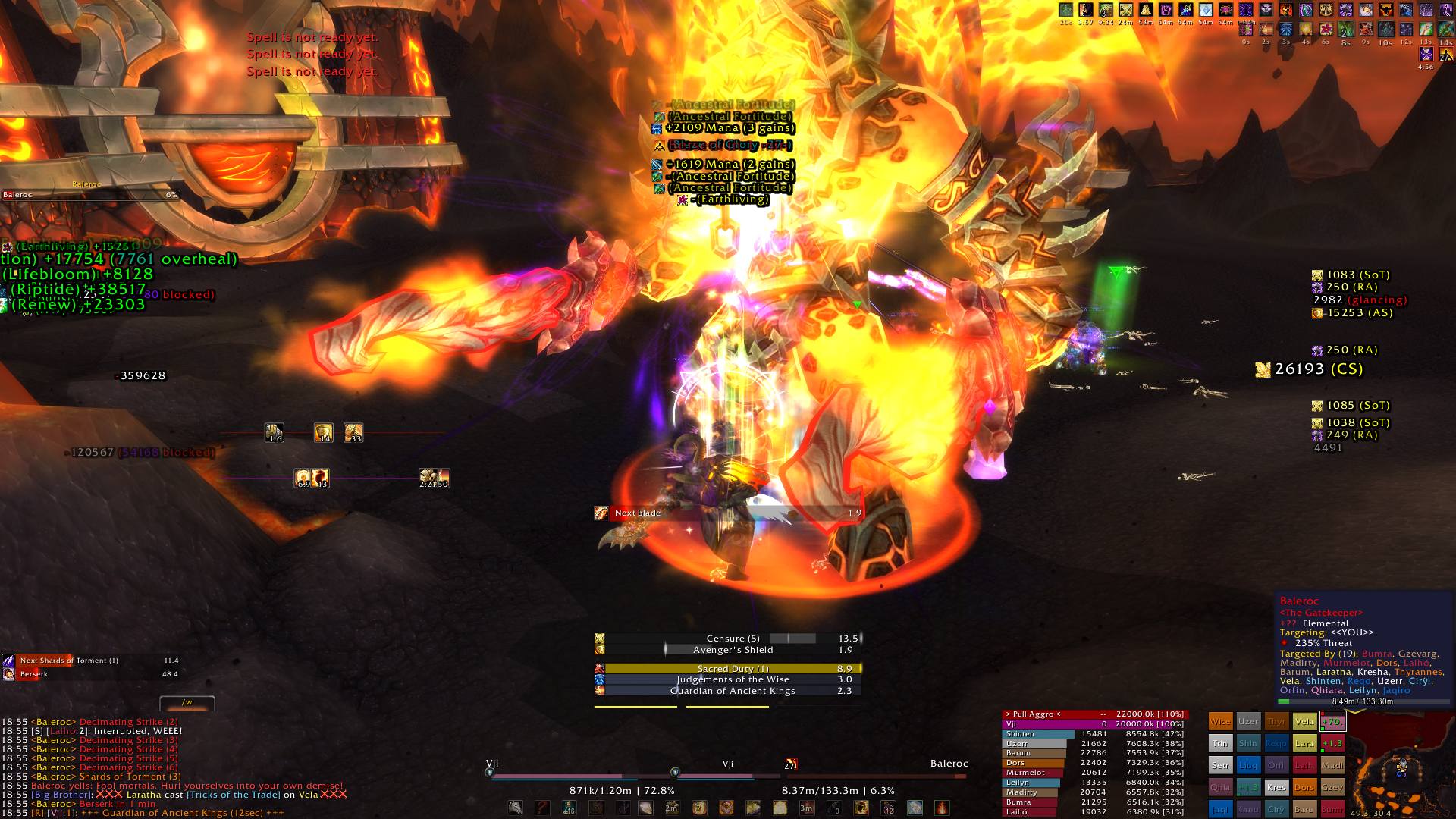The width and height of the screenshot is (1456, 819).
Task: Select Trin's raid frame
Action: coord(1220,744)
